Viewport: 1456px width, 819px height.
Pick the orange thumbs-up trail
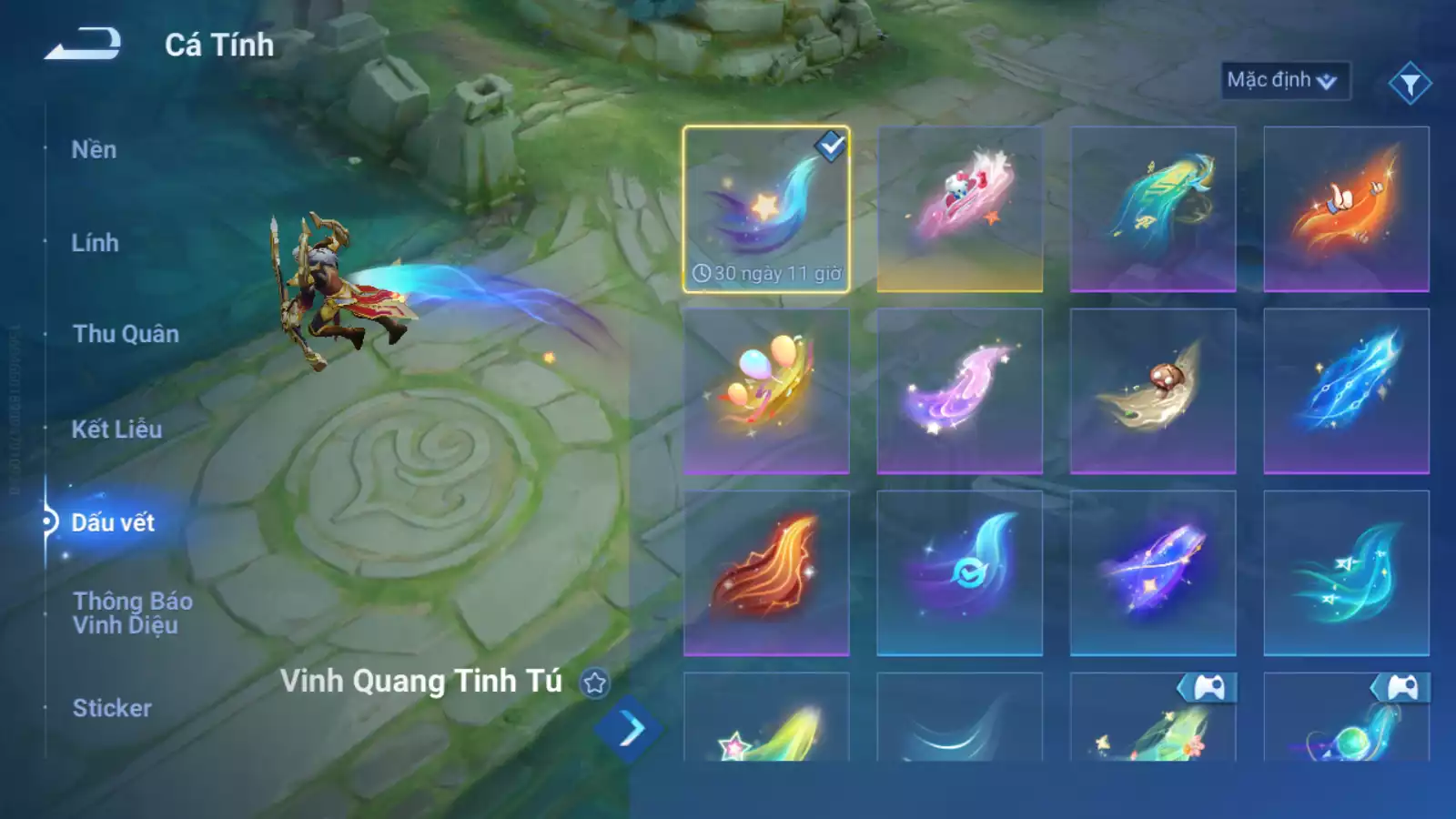pyautogui.click(x=1346, y=209)
